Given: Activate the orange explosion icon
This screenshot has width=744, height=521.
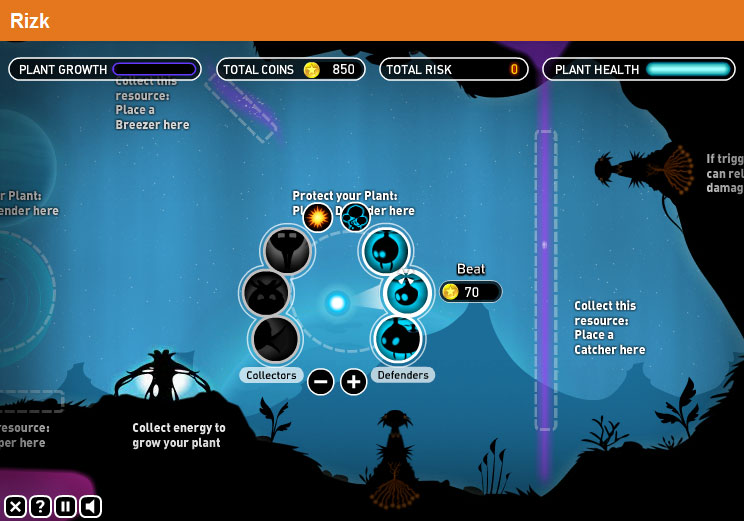Looking at the screenshot, I should (x=318, y=217).
